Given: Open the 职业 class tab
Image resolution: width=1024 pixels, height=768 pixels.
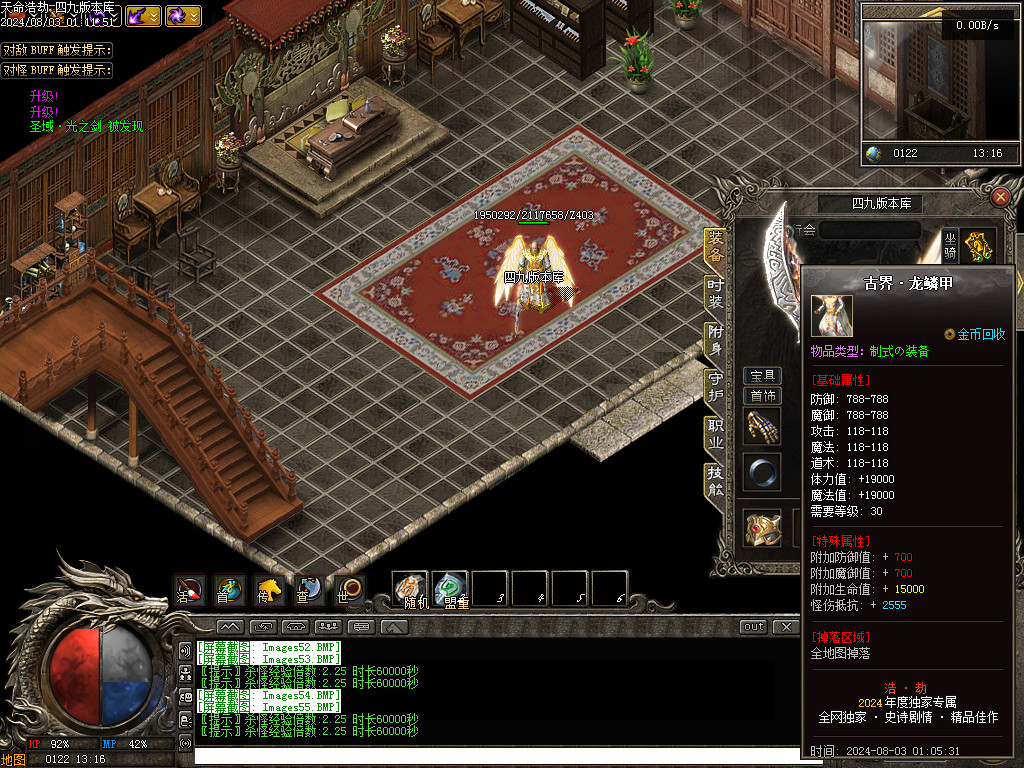Looking at the screenshot, I should (x=715, y=434).
